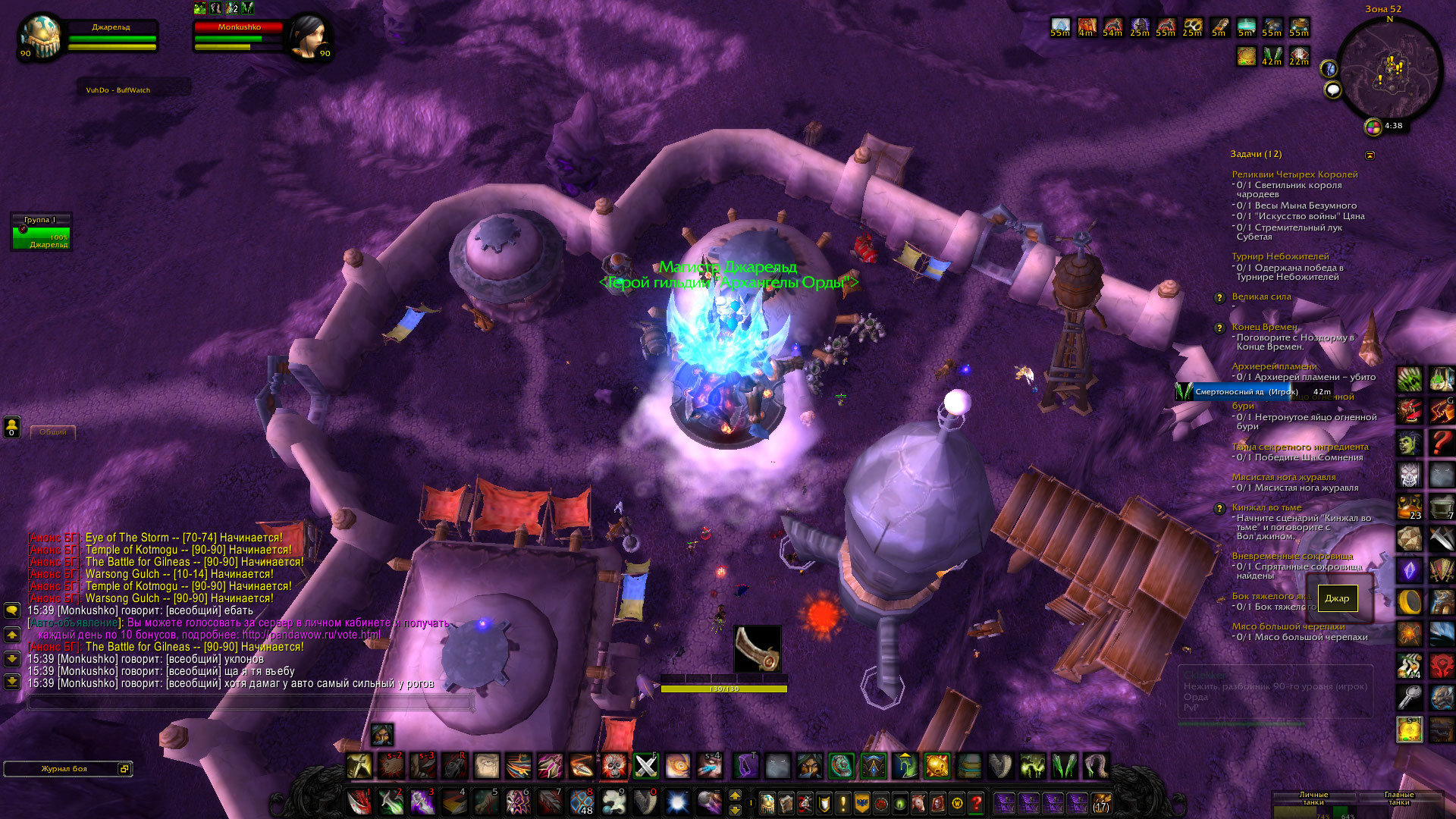
Task: Switch action bar page with up arrow
Action: click(735, 795)
